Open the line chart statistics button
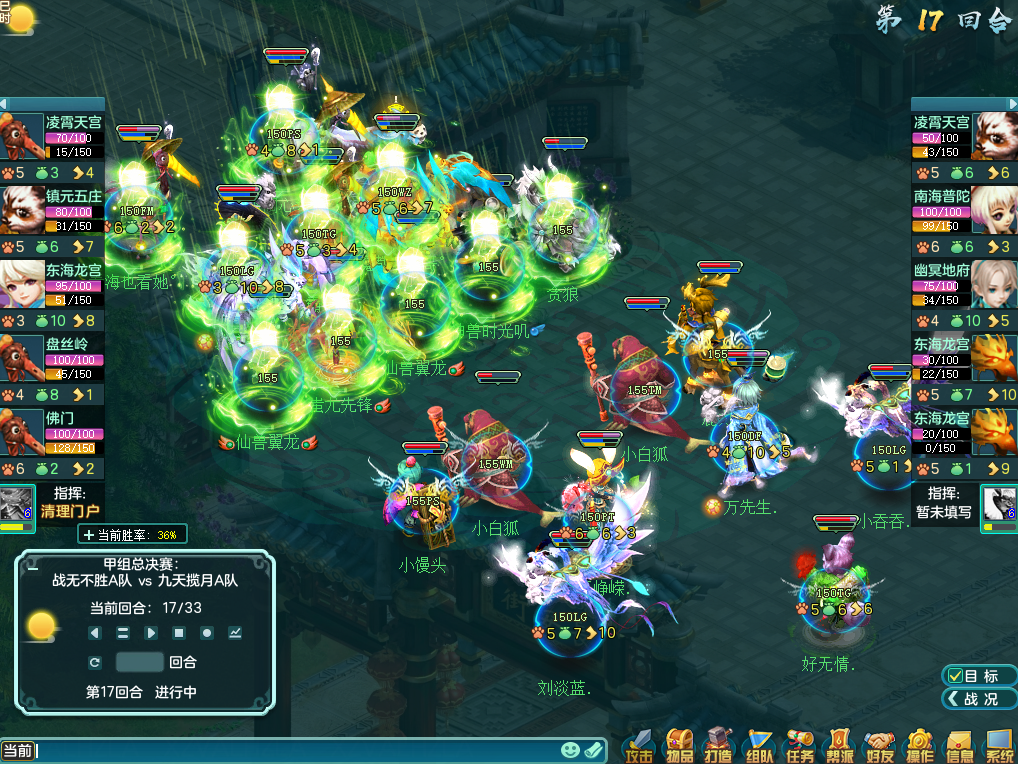 [235, 633]
